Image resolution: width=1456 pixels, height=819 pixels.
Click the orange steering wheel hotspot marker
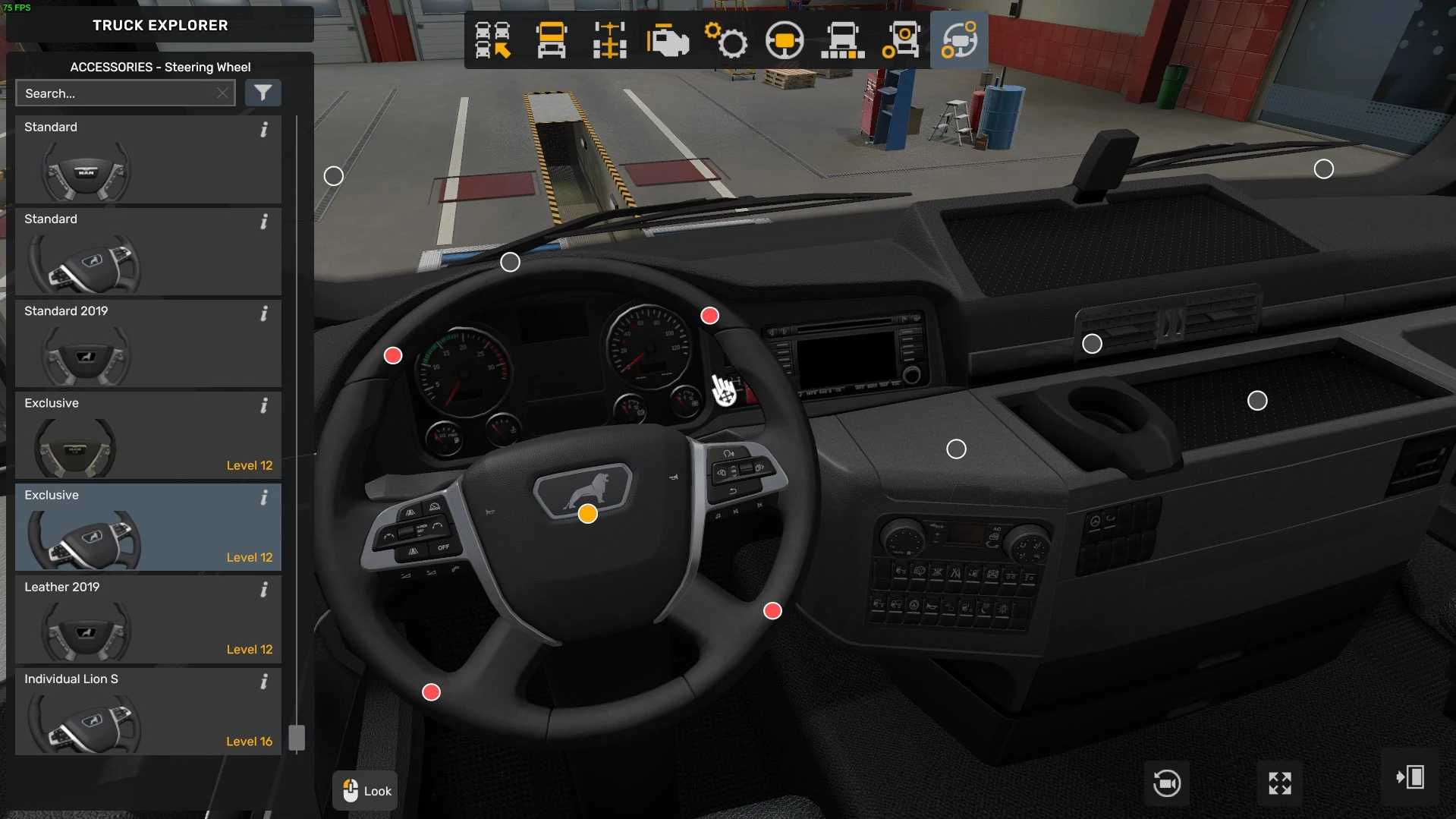pyautogui.click(x=587, y=514)
